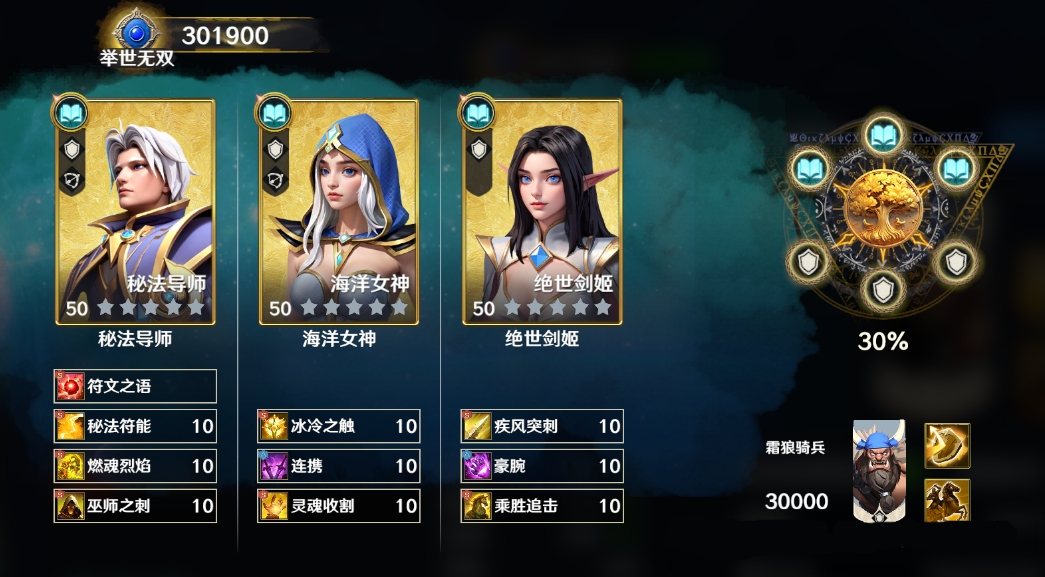1045x577 pixels.
Task: Select the 豪腕 skill row
Action: point(542,466)
